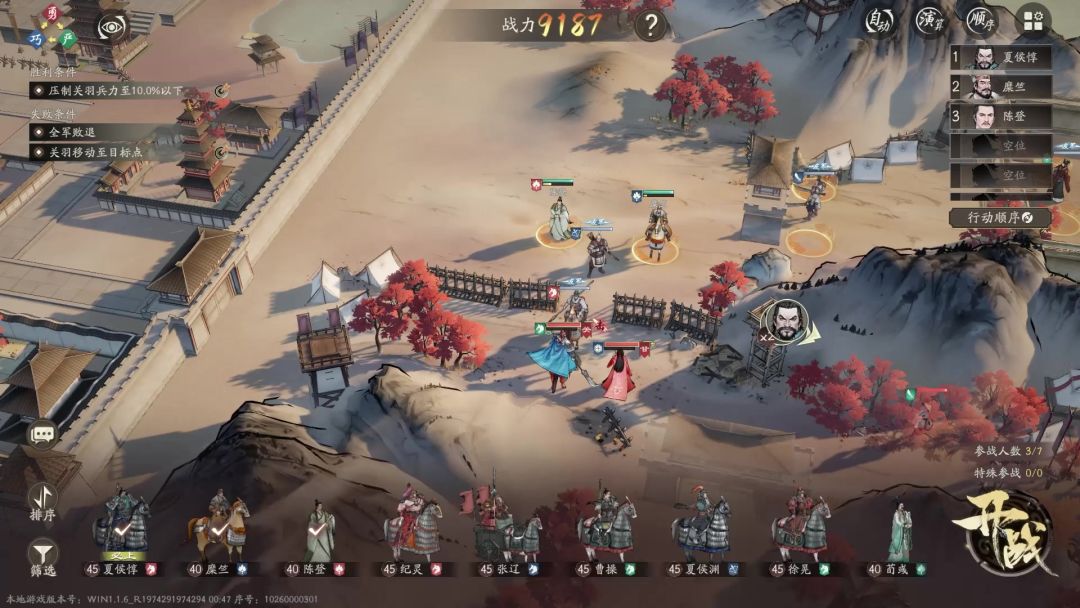The height and width of the screenshot is (608, 1080).
Task: Filter heroes with the 筛选 funnel
Action: 42,556
